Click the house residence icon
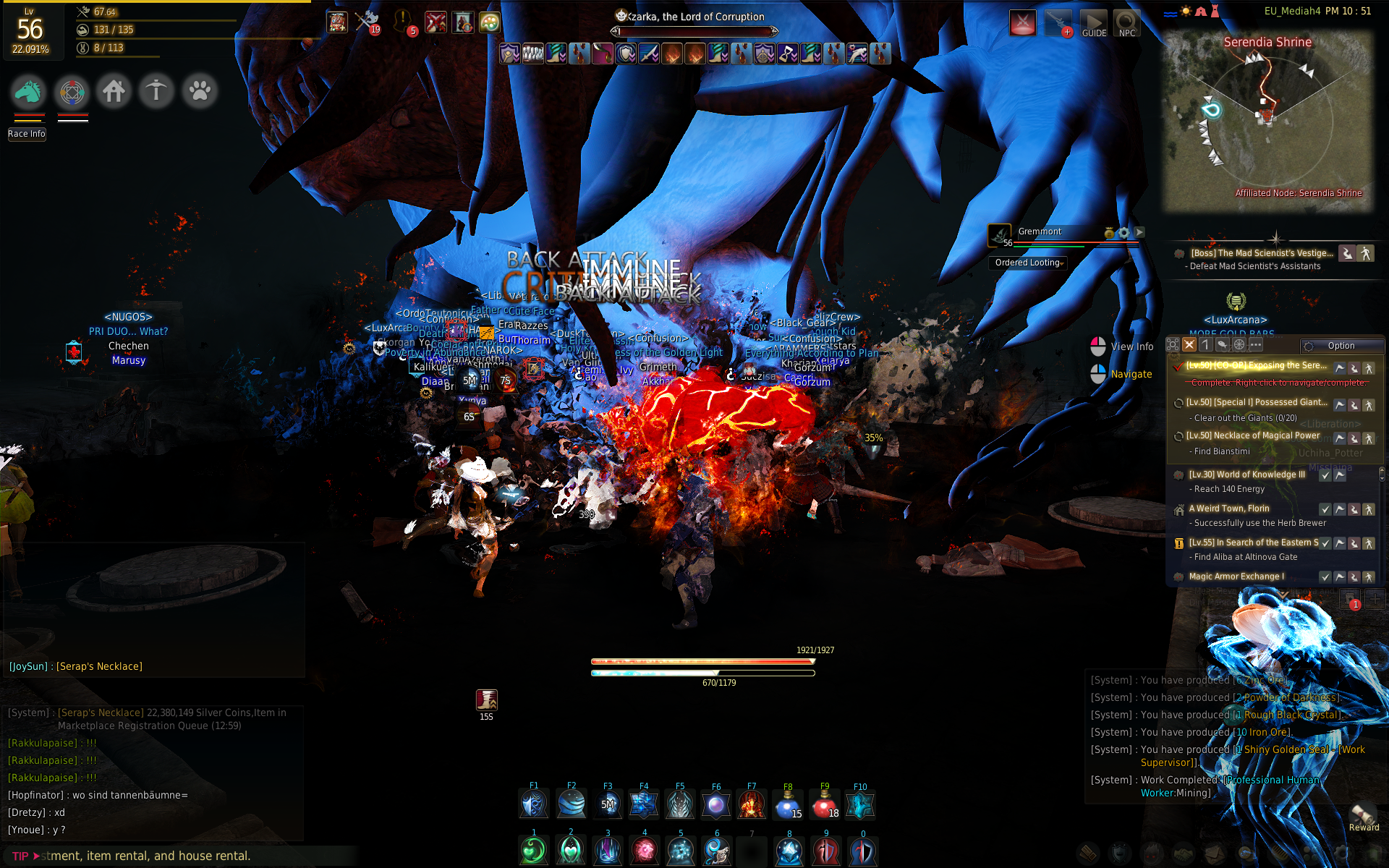 (114, 92)
